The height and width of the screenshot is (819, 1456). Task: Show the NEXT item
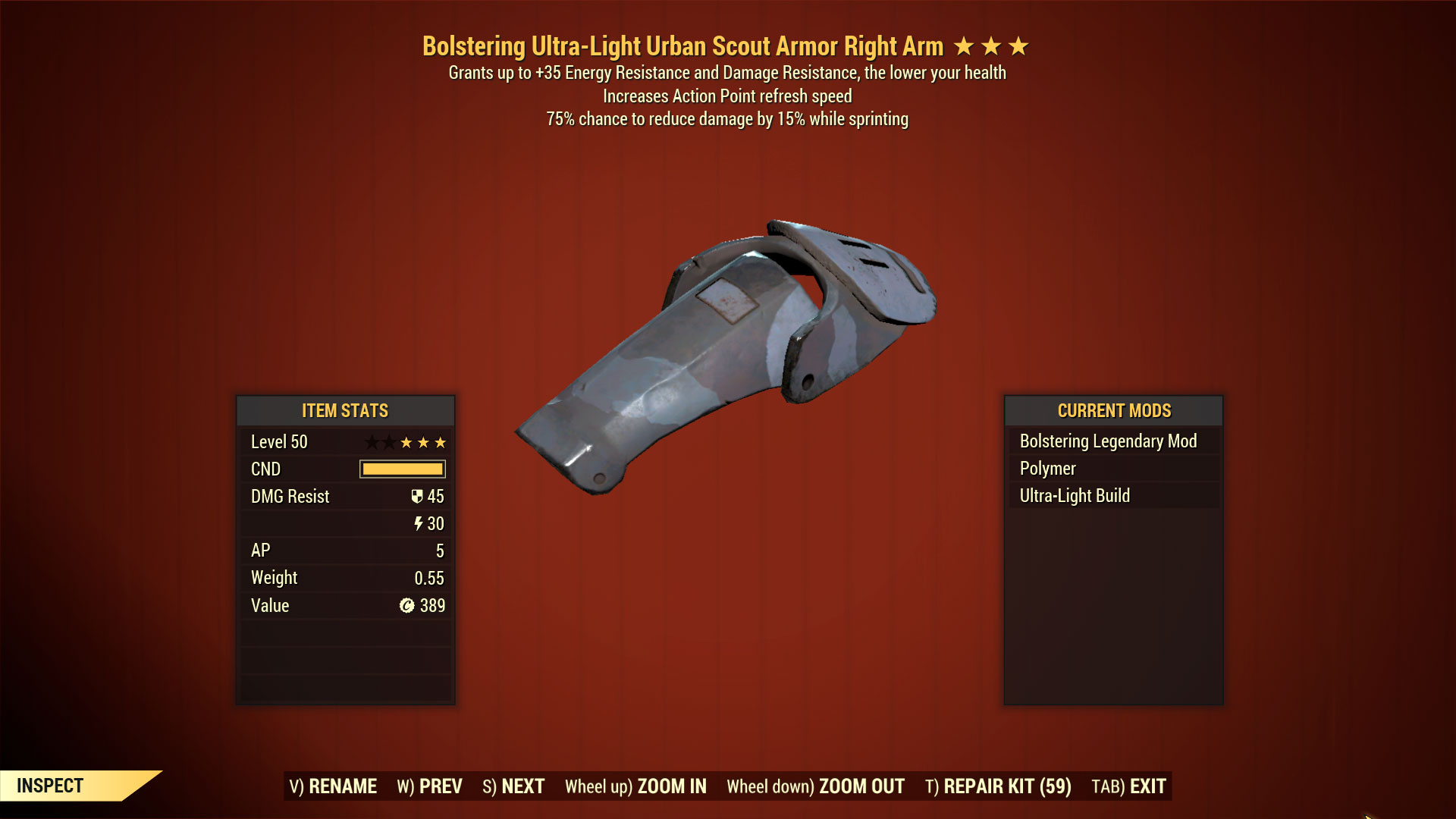(513, 786)
